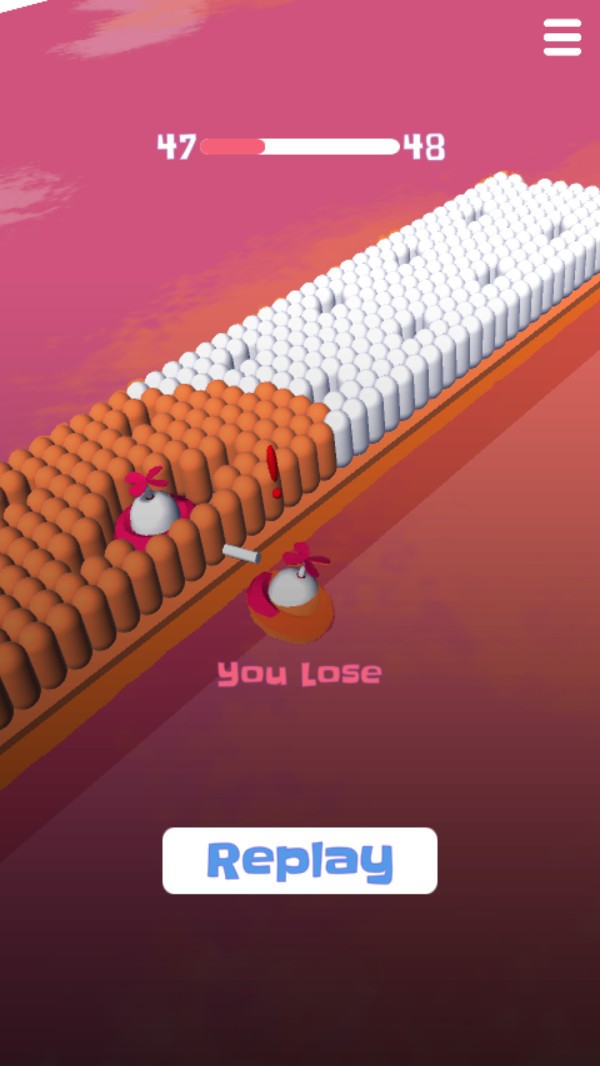The height and width of the screenshot is (1066, 600).
Task: Open the hamburger menu
Action: click(562, 38)
